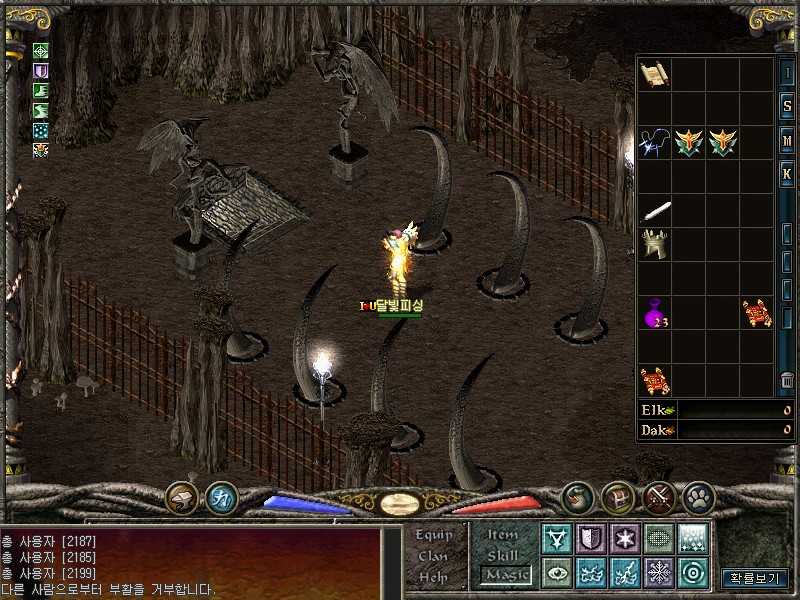The width and height of the screenshot is (800, 600).
Task: Switch to the Item tab
Action: point(502,535)
